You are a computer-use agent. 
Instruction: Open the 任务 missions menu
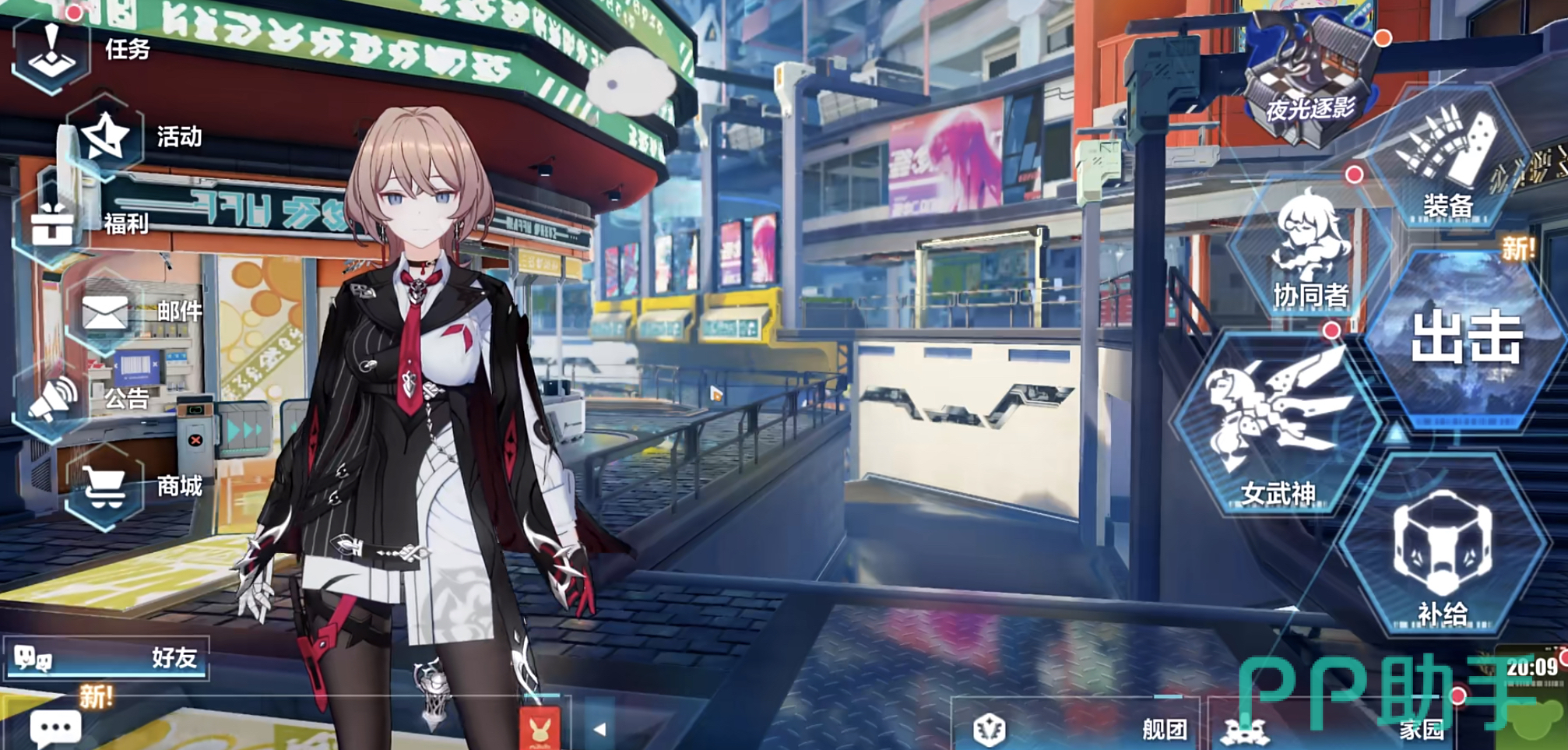point(53,51)
